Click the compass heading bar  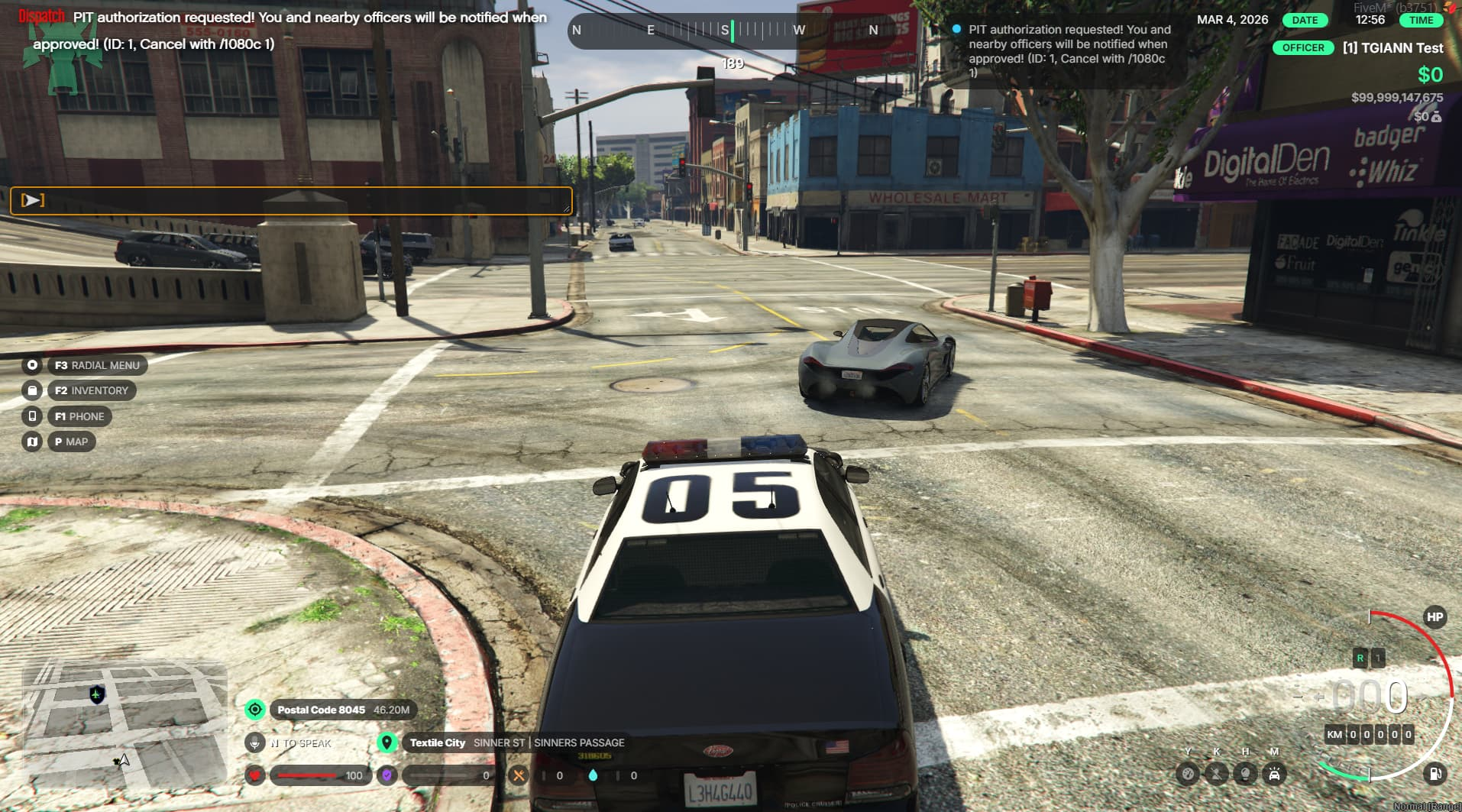click(x=724, y=31)
